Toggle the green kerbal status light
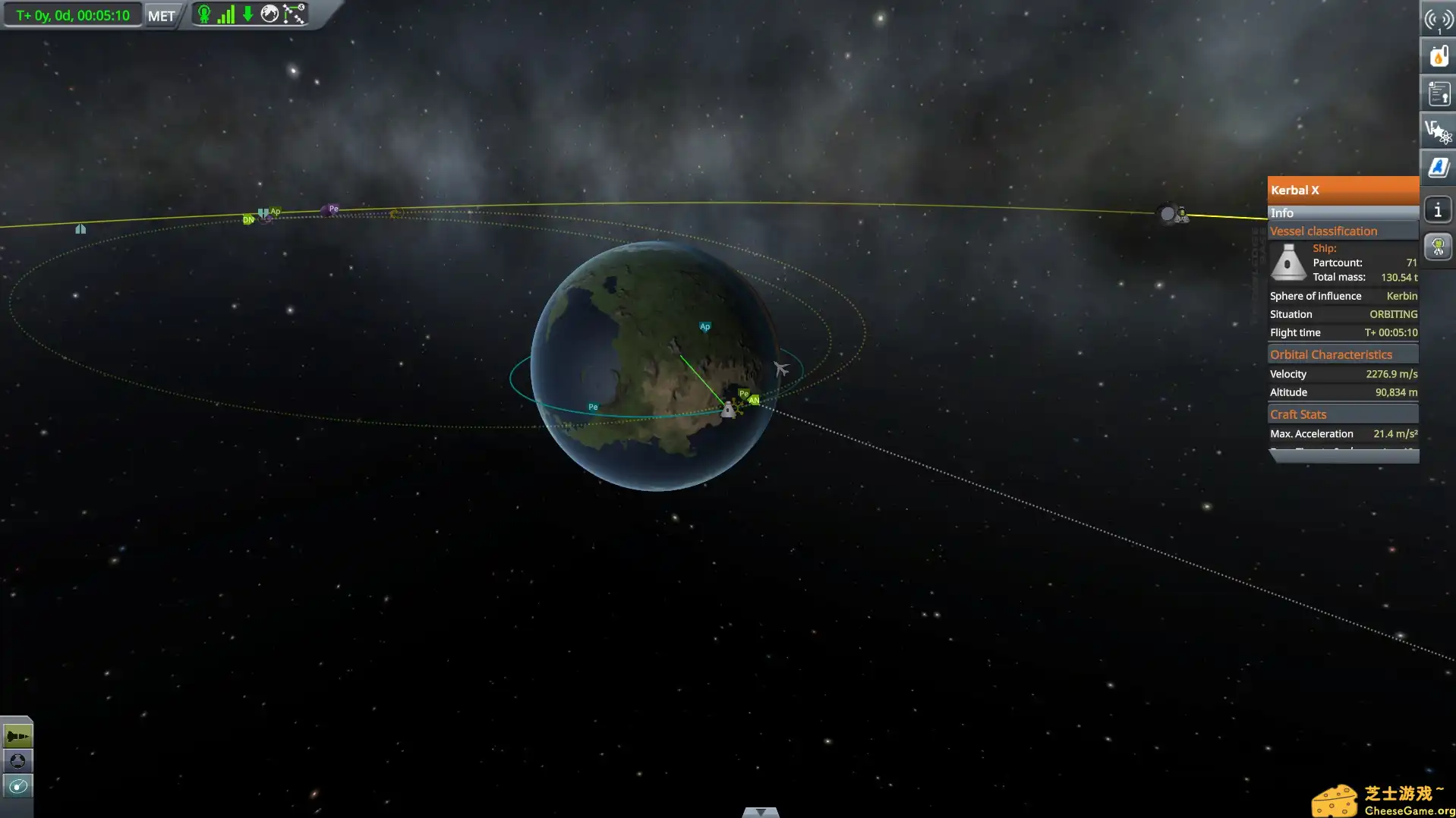The height and width of the screenshot is (818, 1456). tap(203, 14)
